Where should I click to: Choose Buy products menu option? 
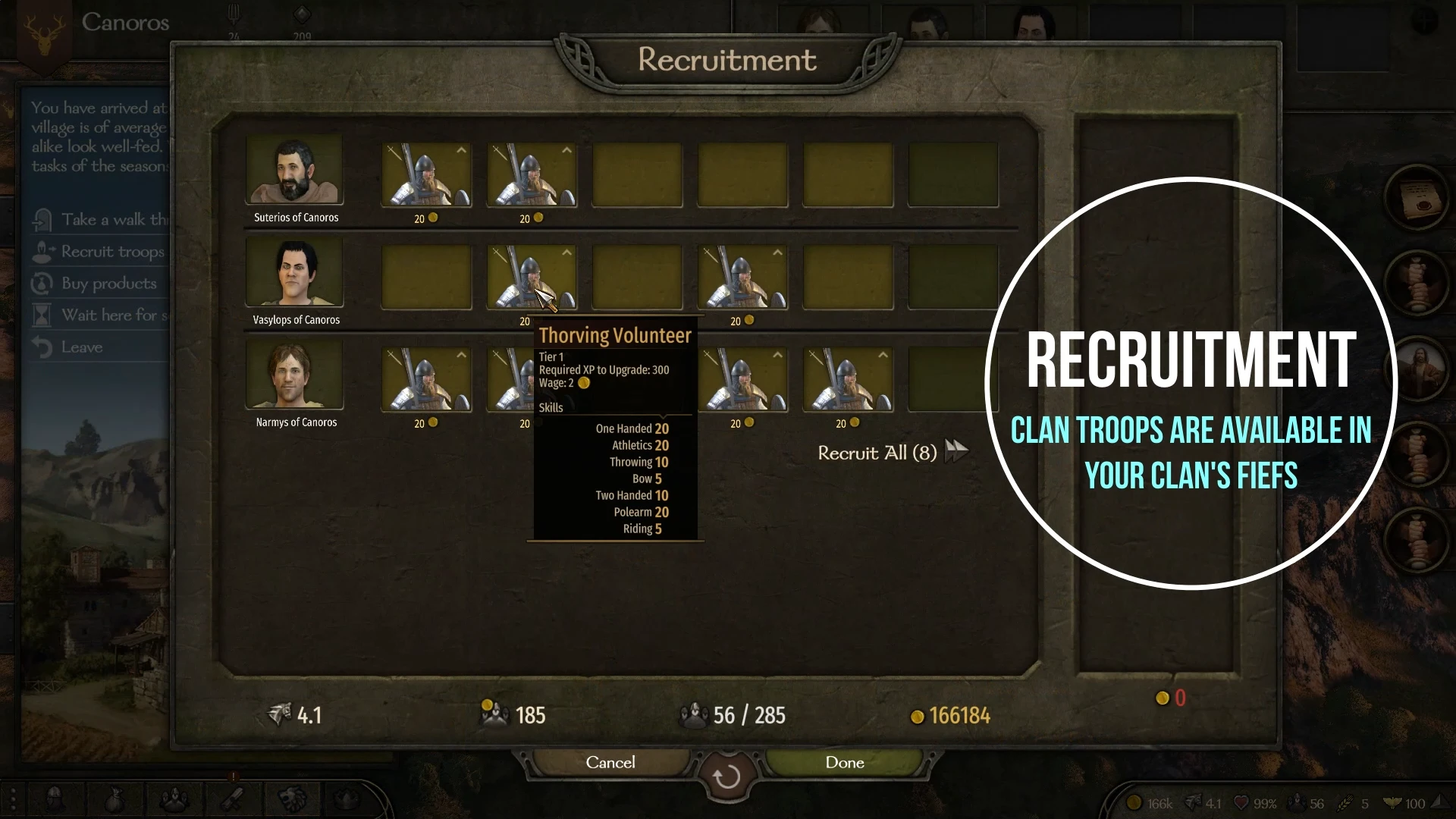coord(108,284)
